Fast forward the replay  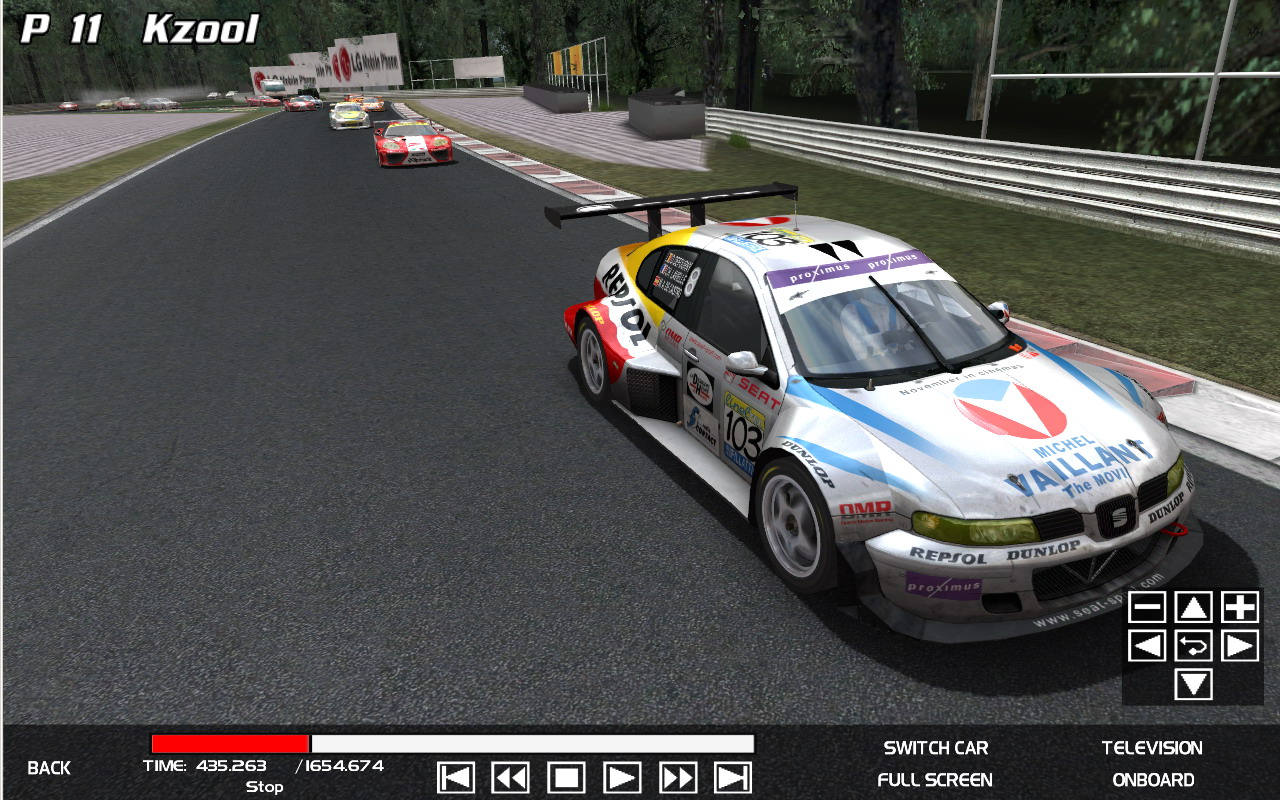[678, 778]
